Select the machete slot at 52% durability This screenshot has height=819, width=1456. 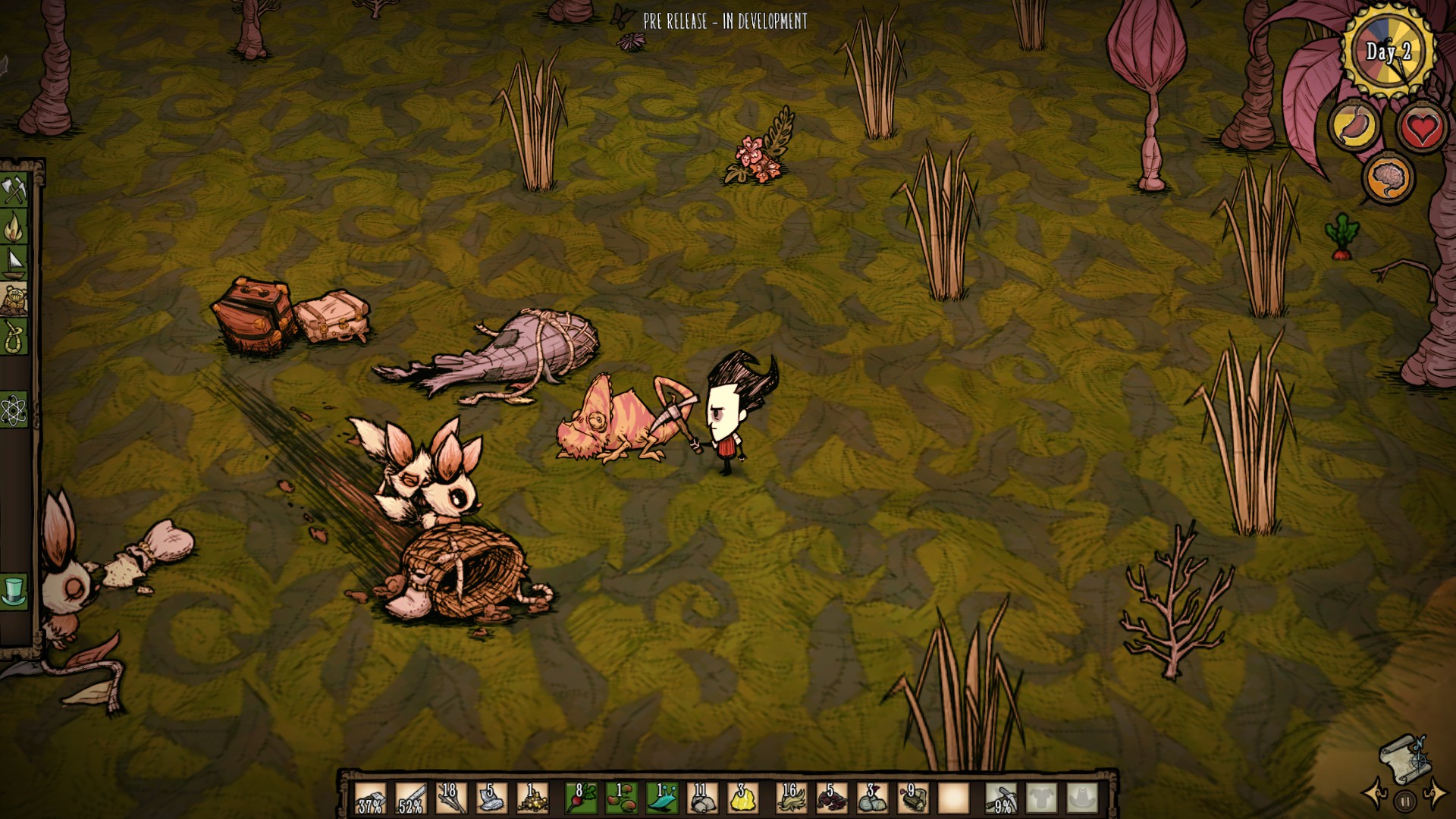tap(410, 798)
